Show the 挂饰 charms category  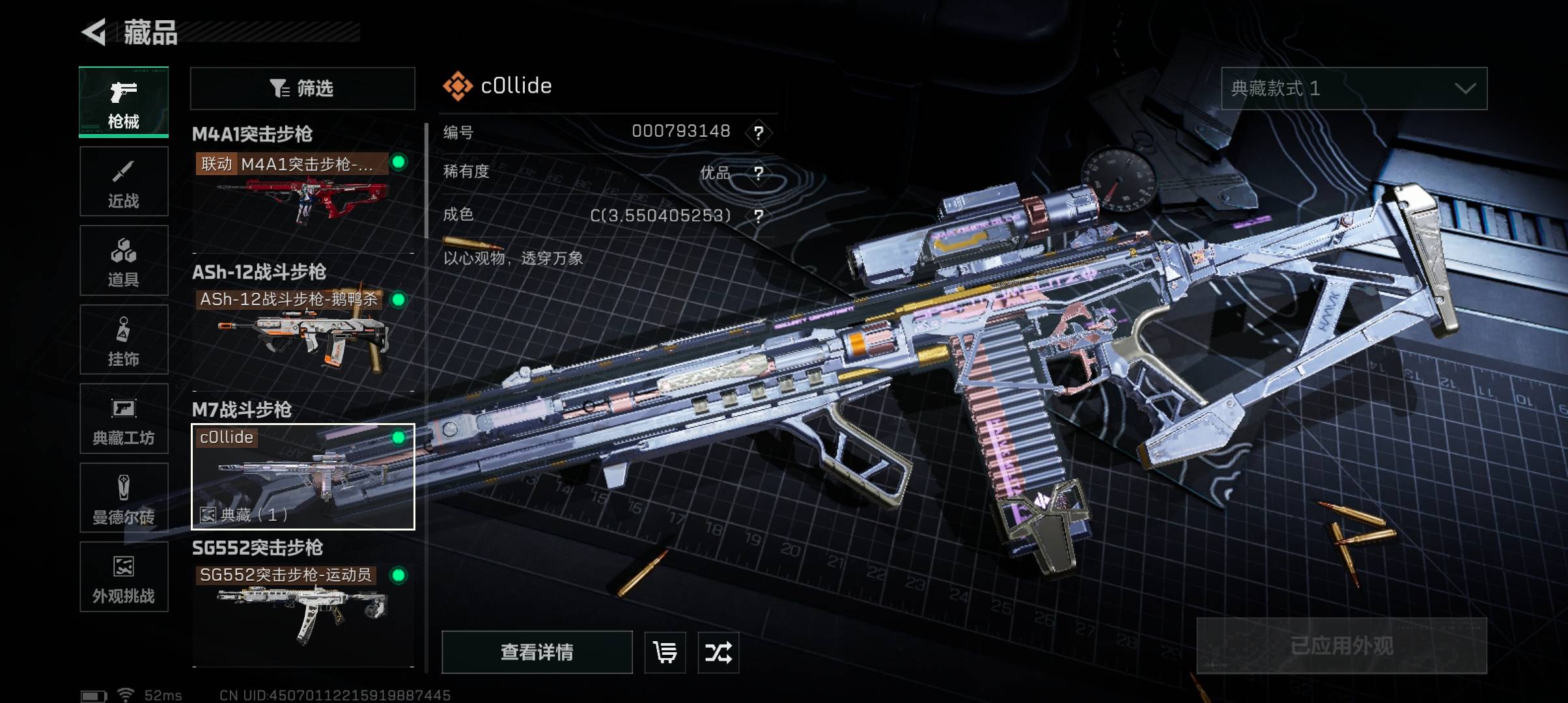124,340
